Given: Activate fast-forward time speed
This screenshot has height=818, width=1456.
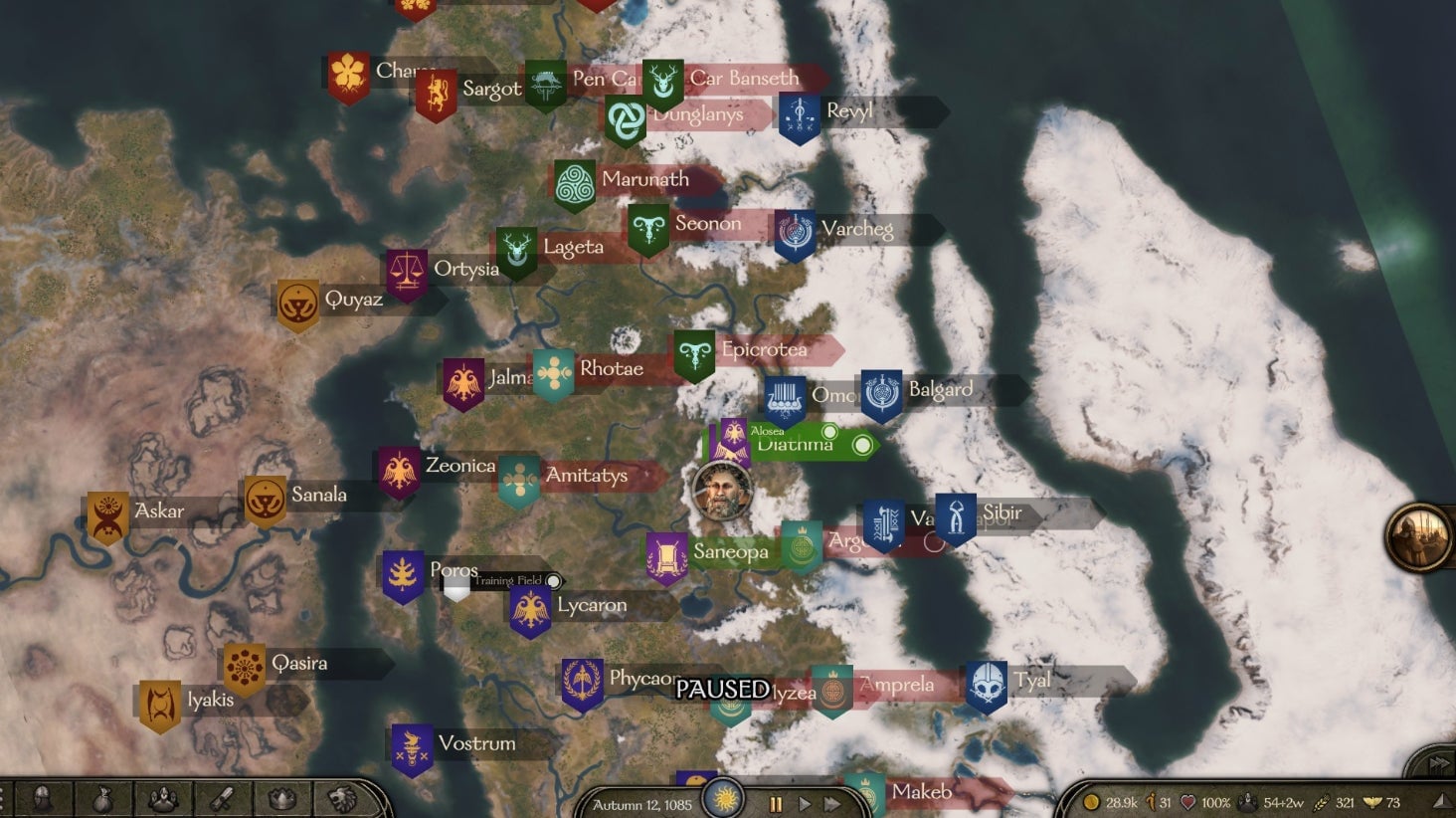Looking at the screenshot, I should (831, 804).
